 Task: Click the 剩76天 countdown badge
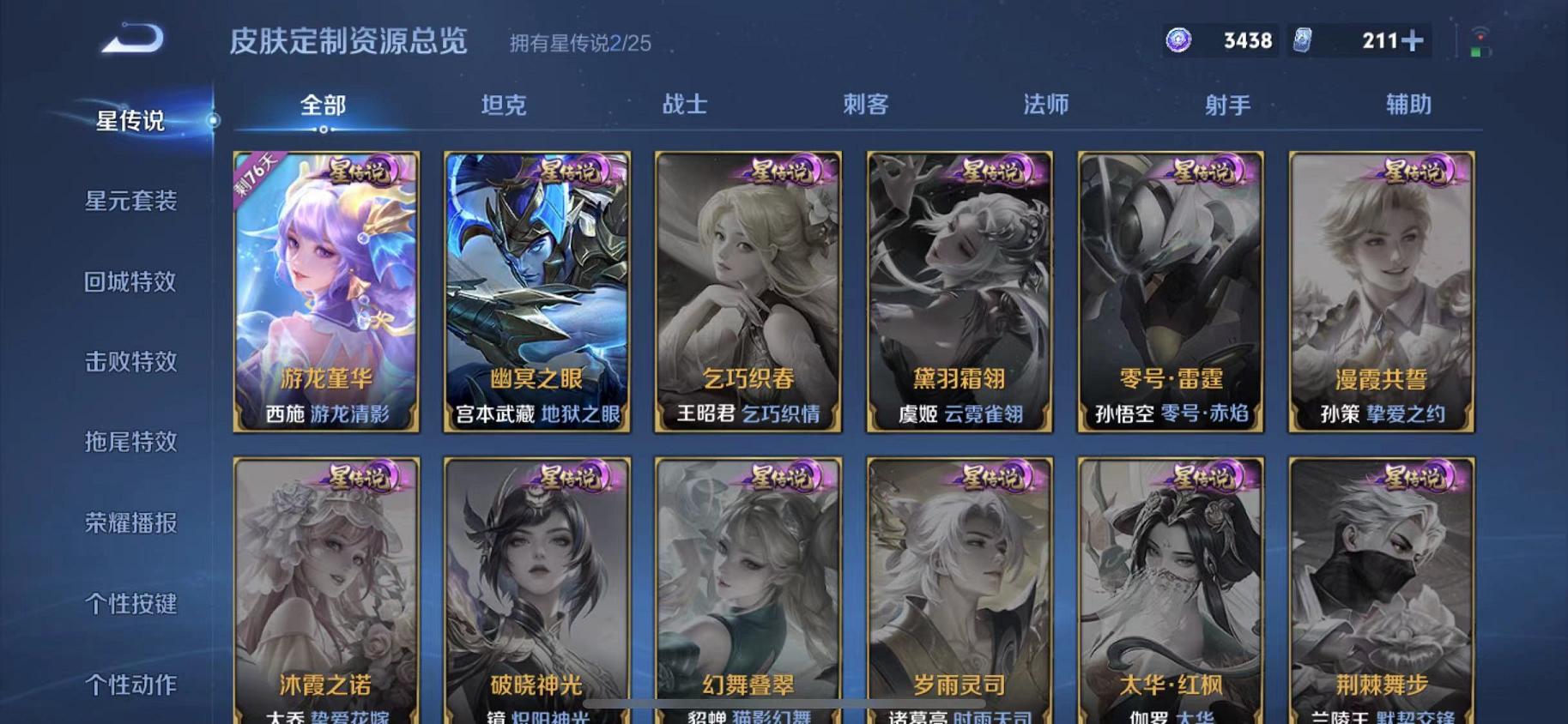(x=252, y=172)
